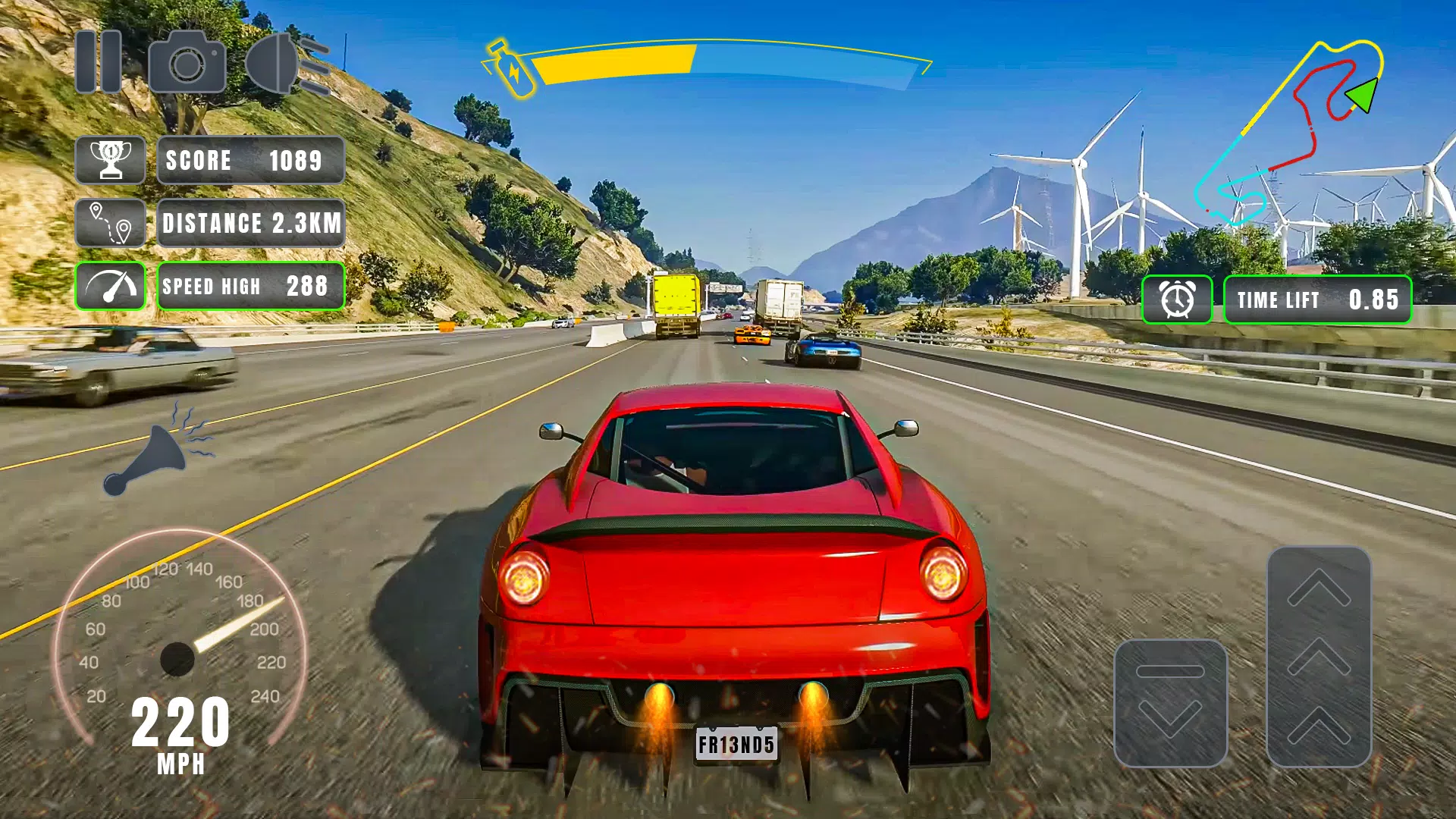Click the alarm clock timer icon
This screenshot has width=1456, height=819.
pyautogui.click(x=1177, y=300)
